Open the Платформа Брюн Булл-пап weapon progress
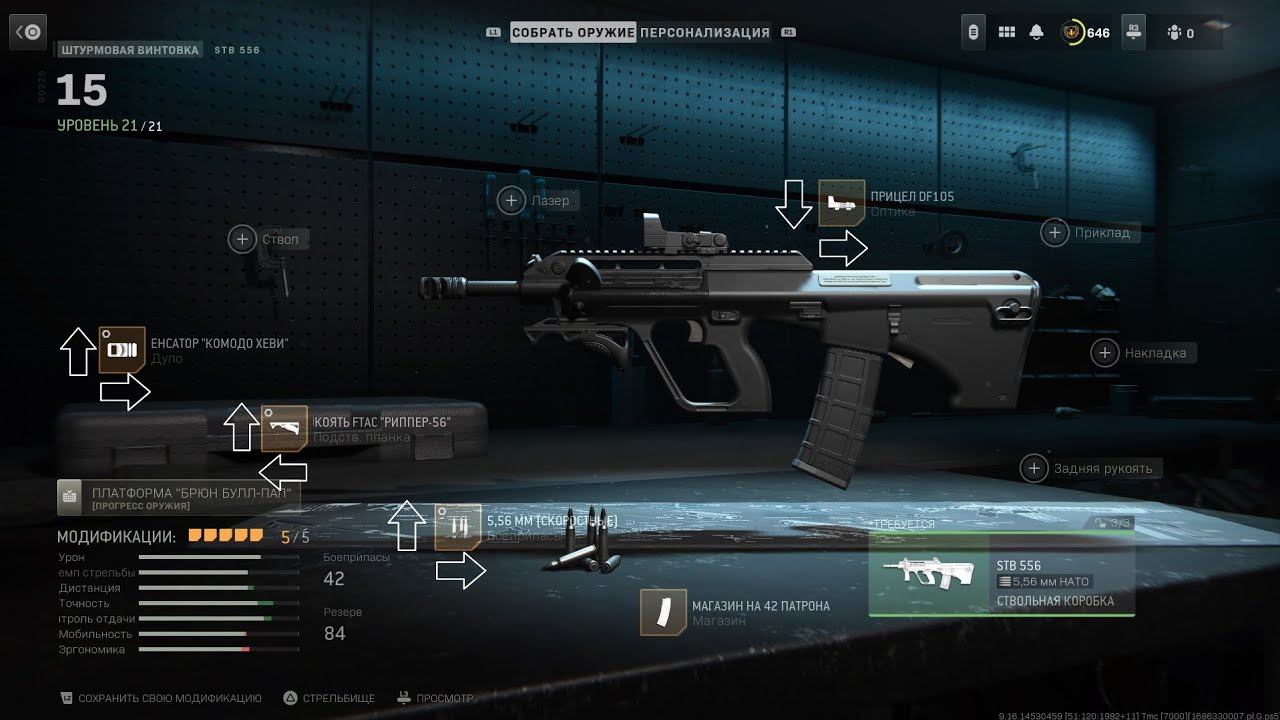 click(x=178, y=497)
